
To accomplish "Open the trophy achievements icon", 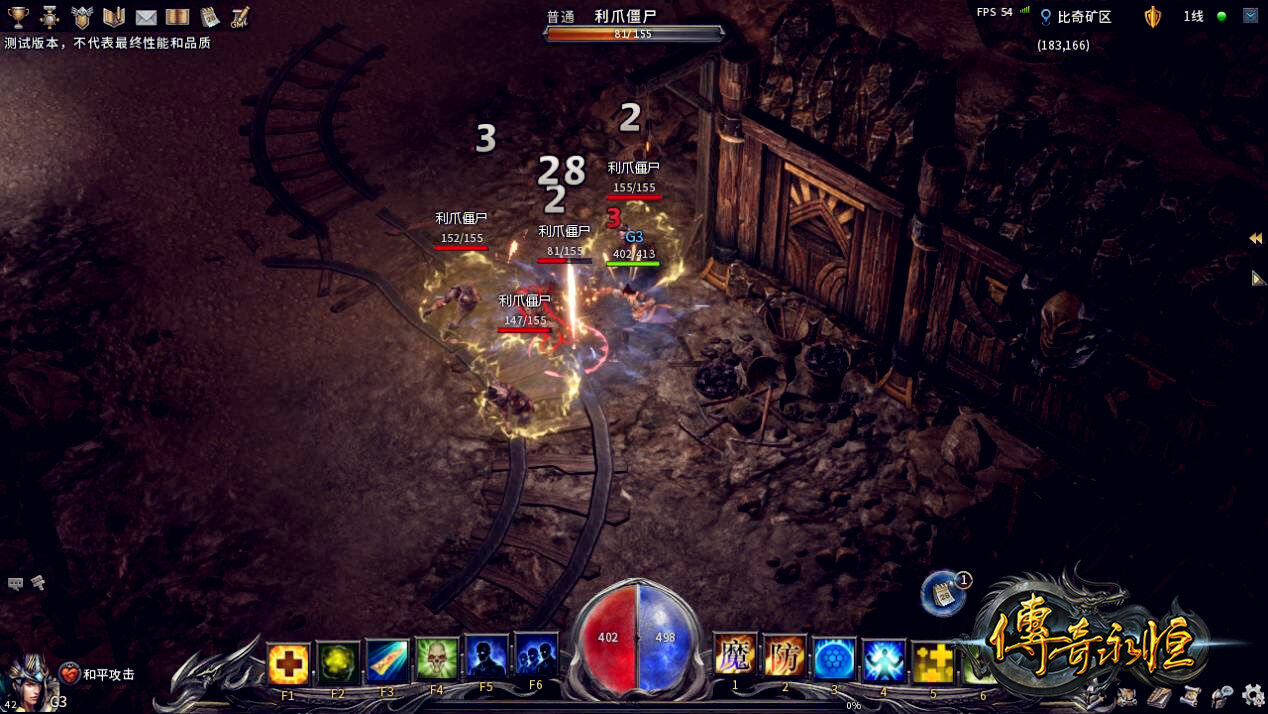I will click(18, 17).
